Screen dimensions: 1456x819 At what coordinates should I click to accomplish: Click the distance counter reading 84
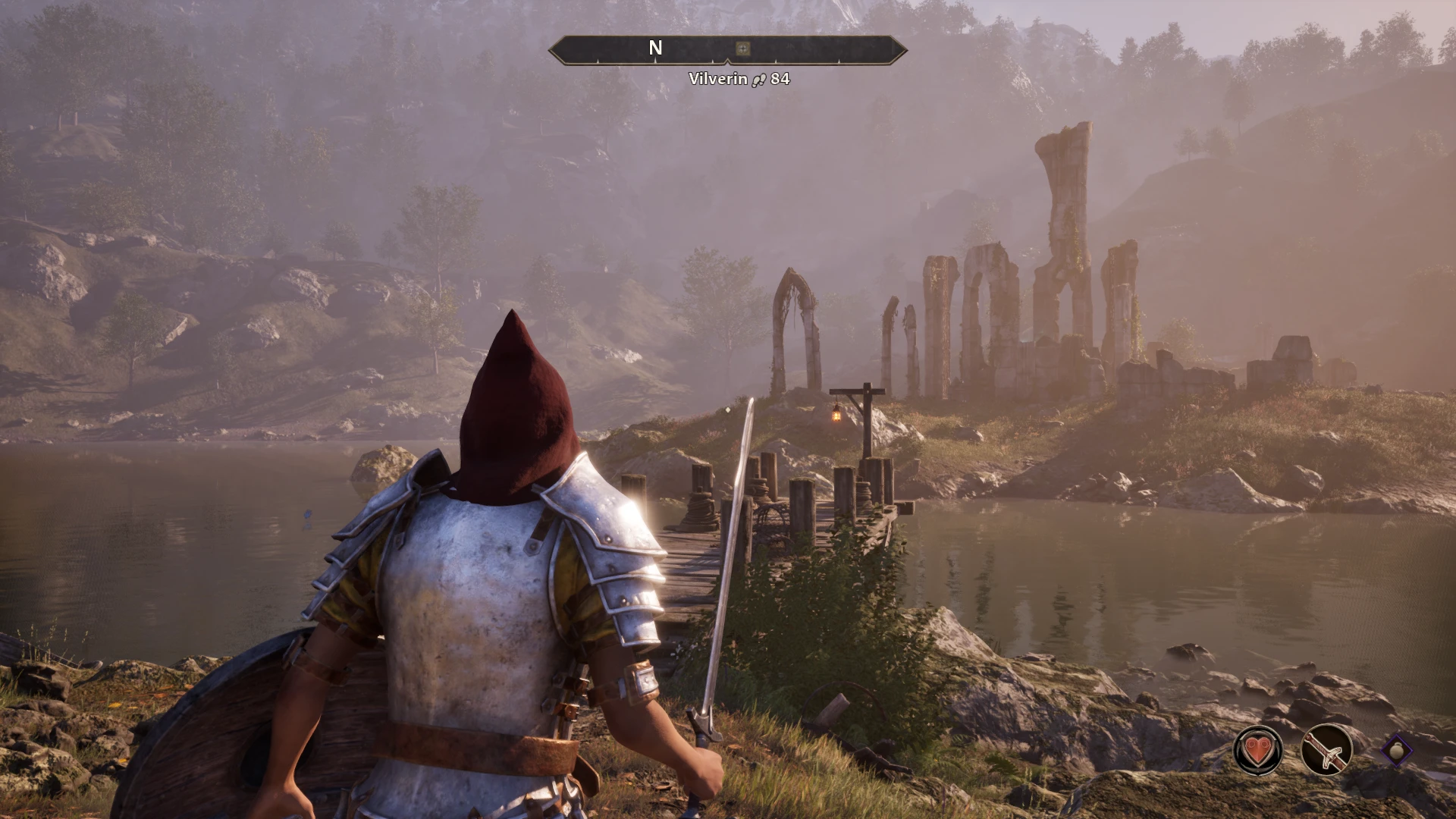click(x=779, y=77)
